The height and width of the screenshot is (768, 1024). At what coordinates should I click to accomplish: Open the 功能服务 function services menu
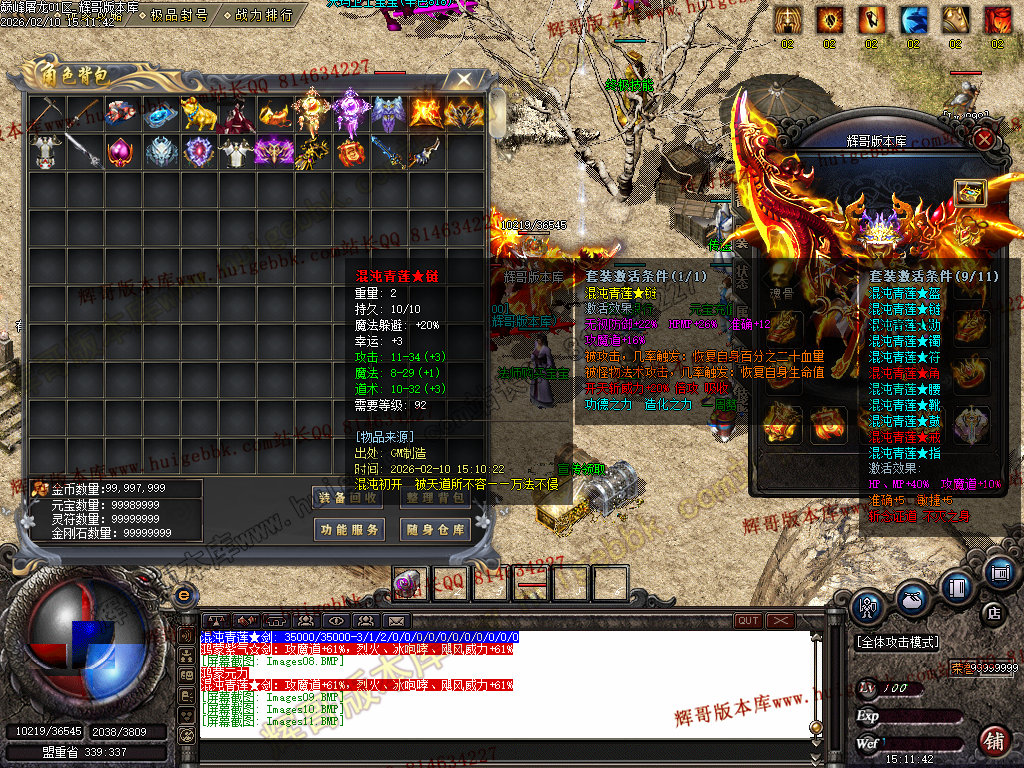[350, 530]
